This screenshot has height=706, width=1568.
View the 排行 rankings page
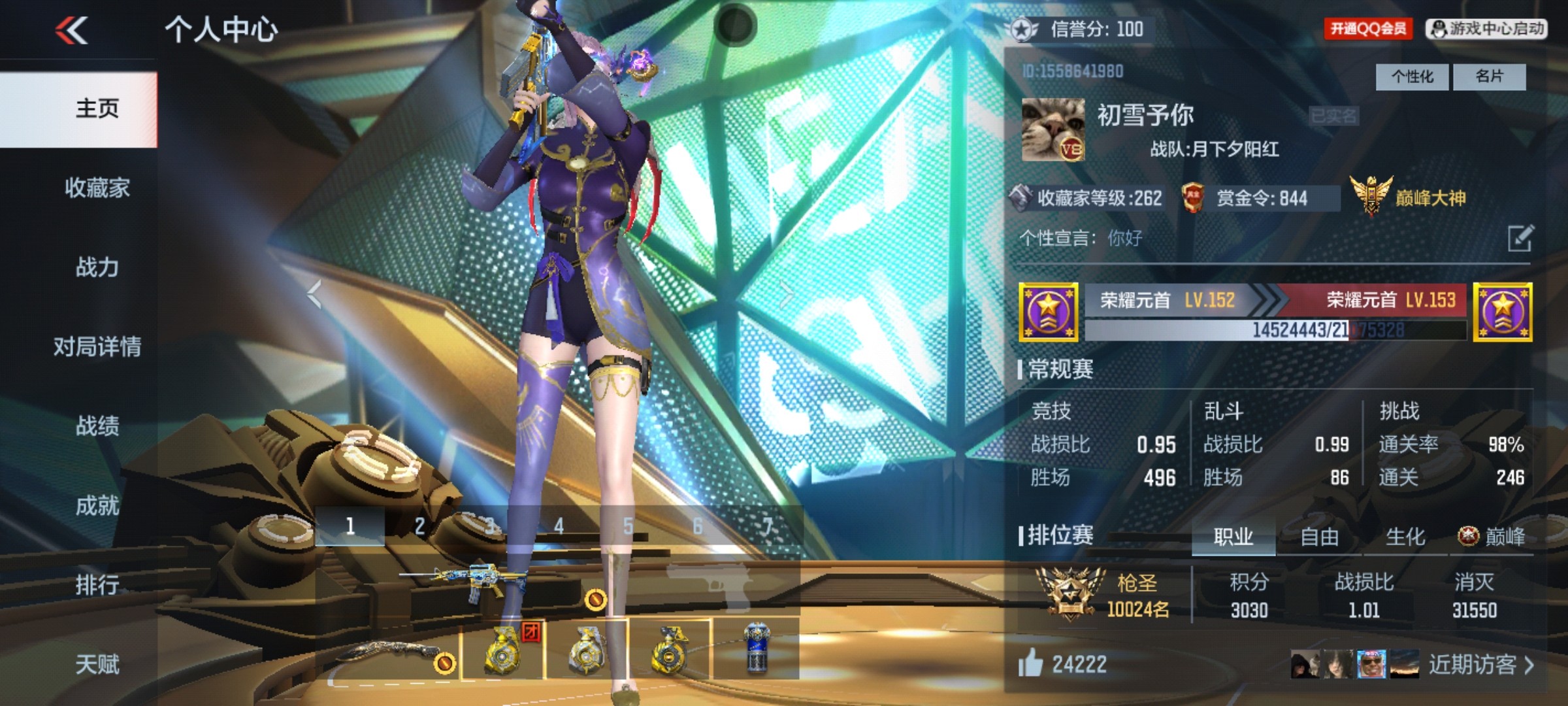(x=97, y=584)
